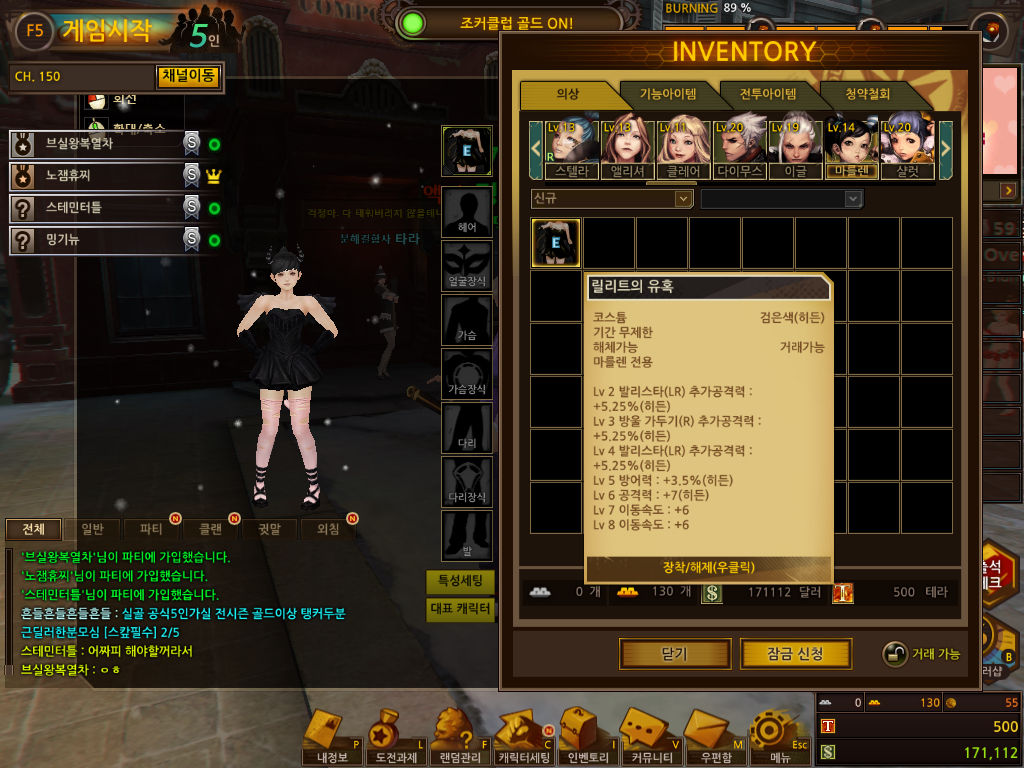Click the 대표 캐릭터 button

click(460, 609)
